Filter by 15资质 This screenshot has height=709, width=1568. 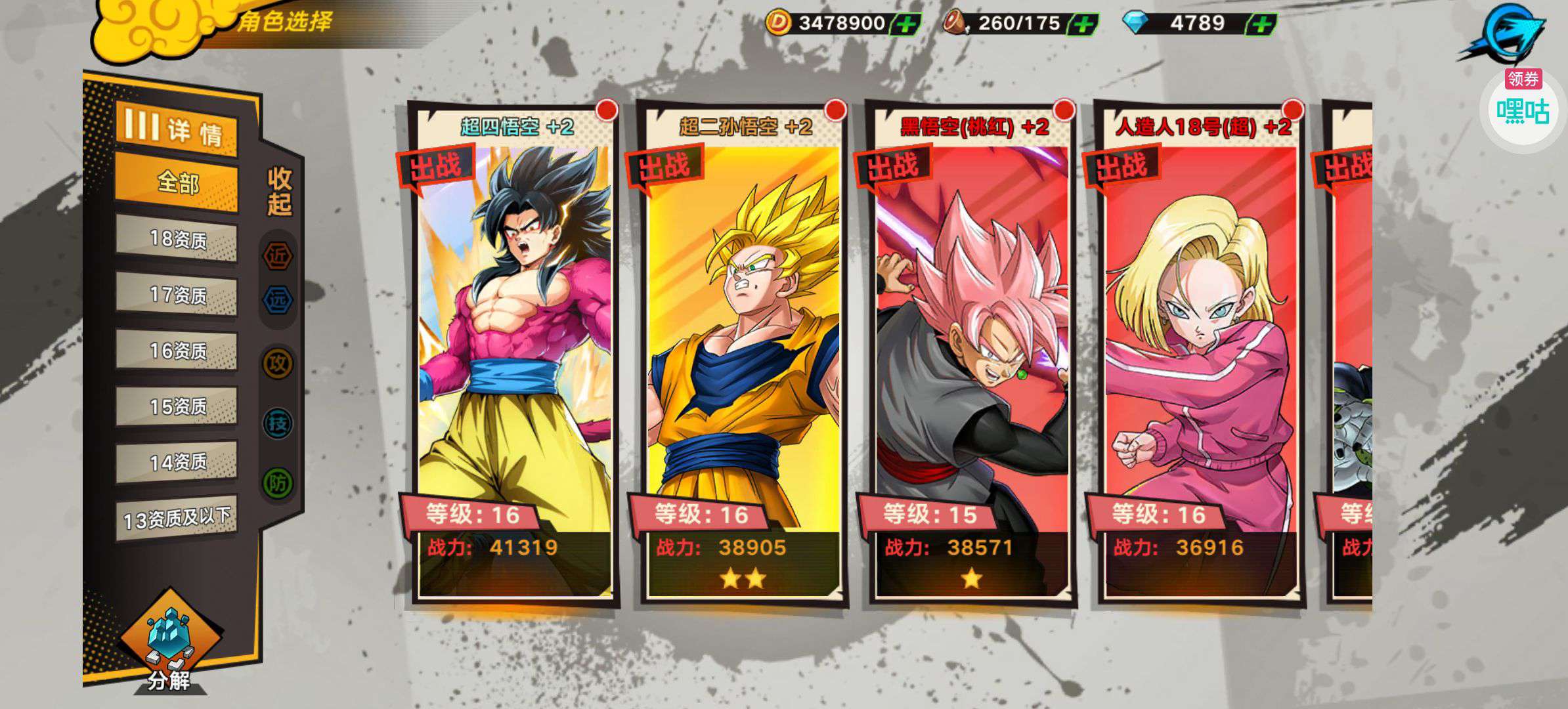coord(177,406)
